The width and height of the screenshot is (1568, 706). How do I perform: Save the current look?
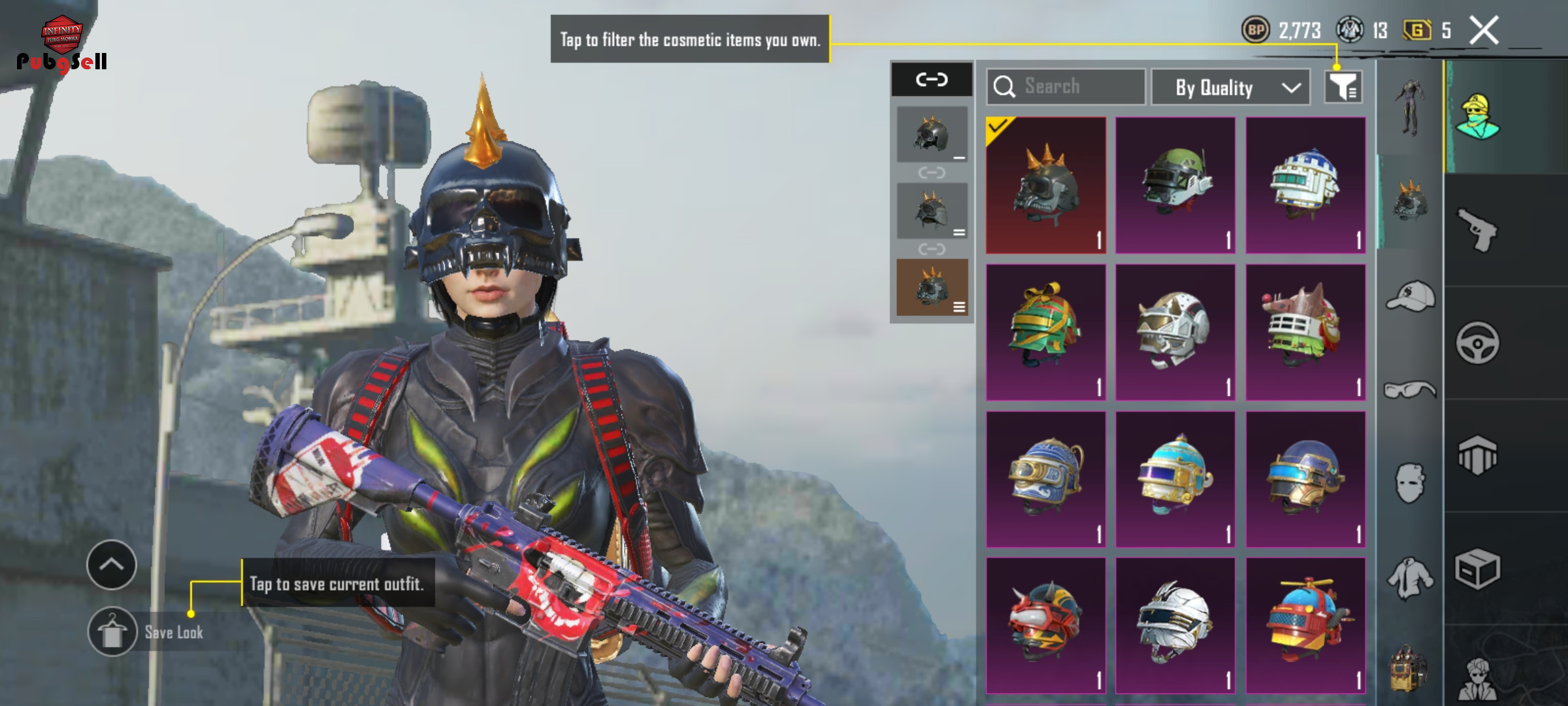(x=113, y=632)
